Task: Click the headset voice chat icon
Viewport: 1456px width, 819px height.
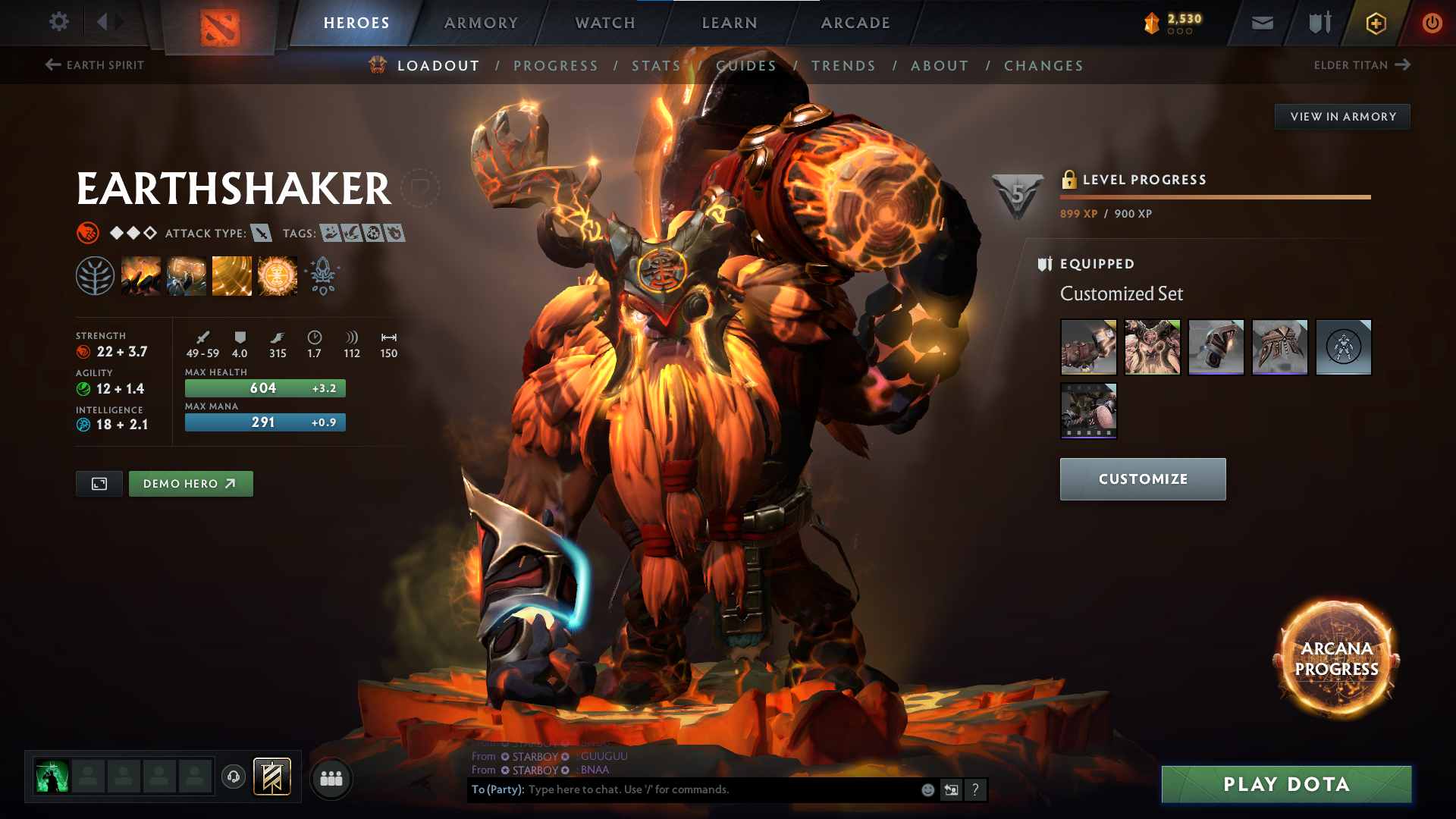Action: click(233, 778)
